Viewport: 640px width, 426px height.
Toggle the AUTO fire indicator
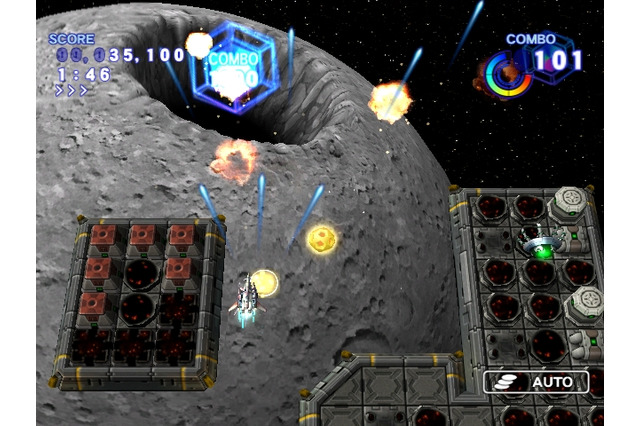coord(537,381)
